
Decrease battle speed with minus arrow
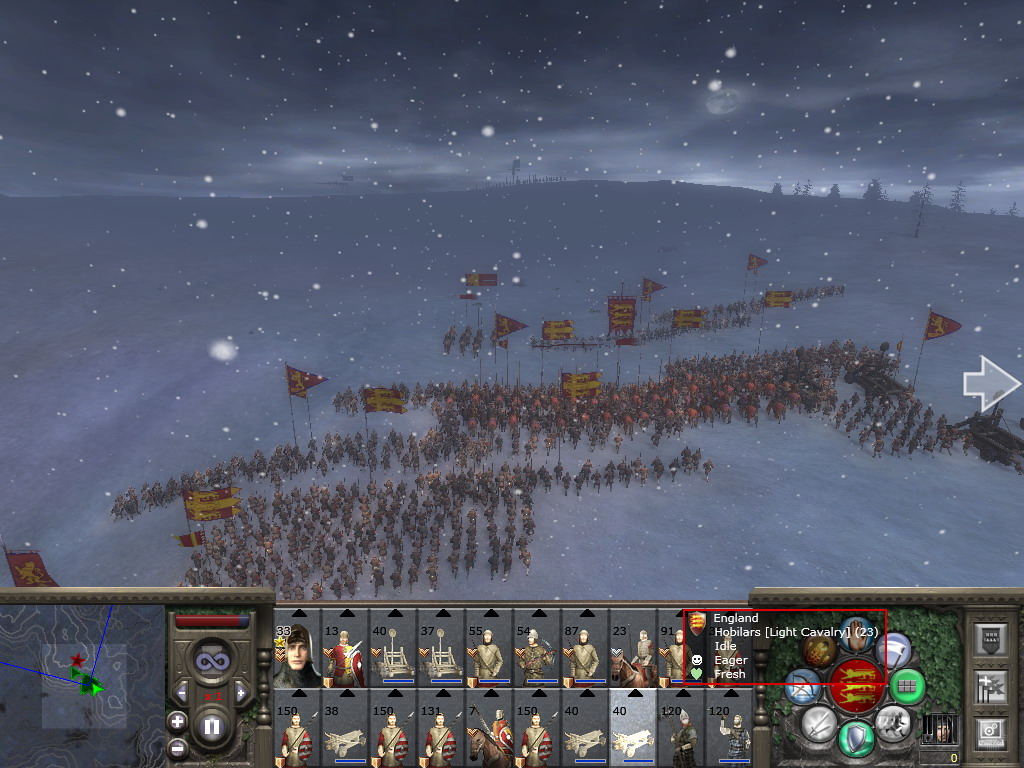click(x=181, y=692)
